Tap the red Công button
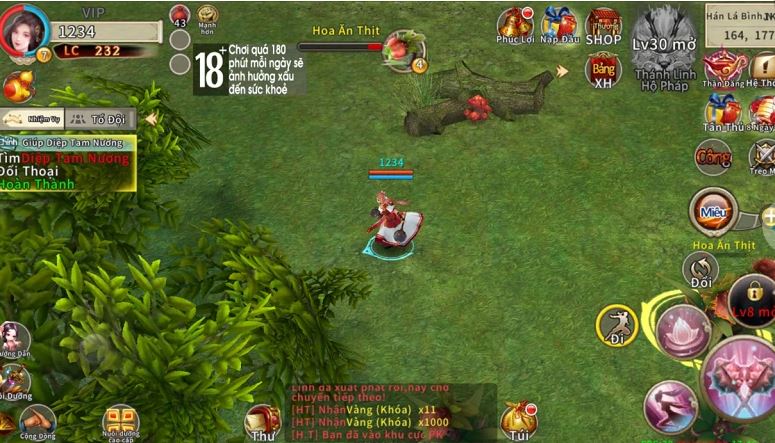Screen dimensions: 775x443 (x=713, y=157)
